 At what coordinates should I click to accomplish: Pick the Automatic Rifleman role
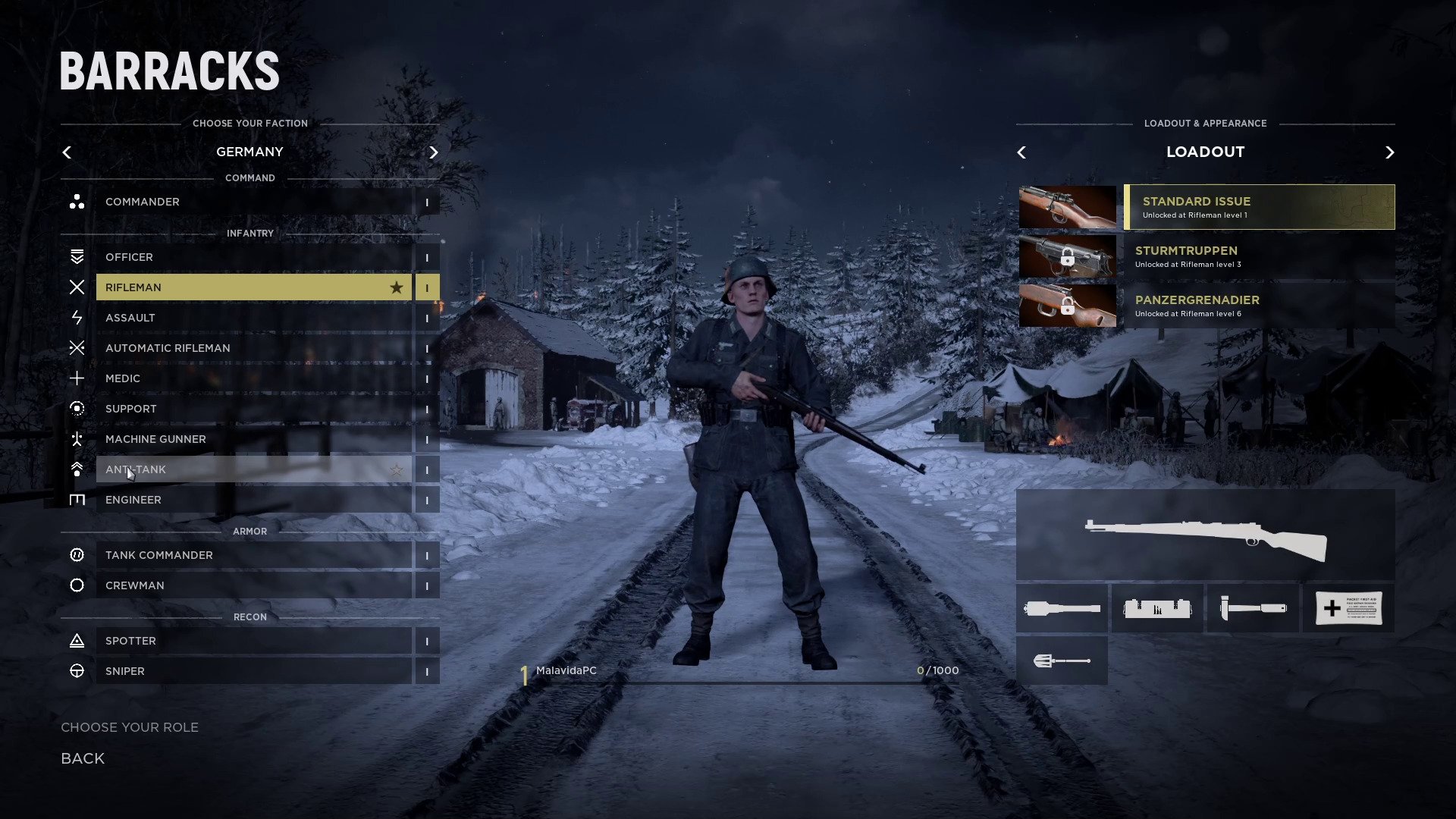[253, 348]
